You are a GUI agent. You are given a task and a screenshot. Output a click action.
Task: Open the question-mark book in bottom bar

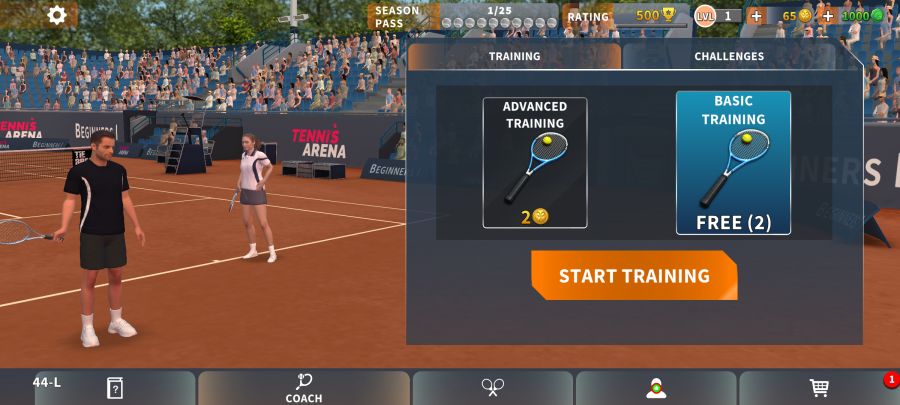click(x=115, y=388)
